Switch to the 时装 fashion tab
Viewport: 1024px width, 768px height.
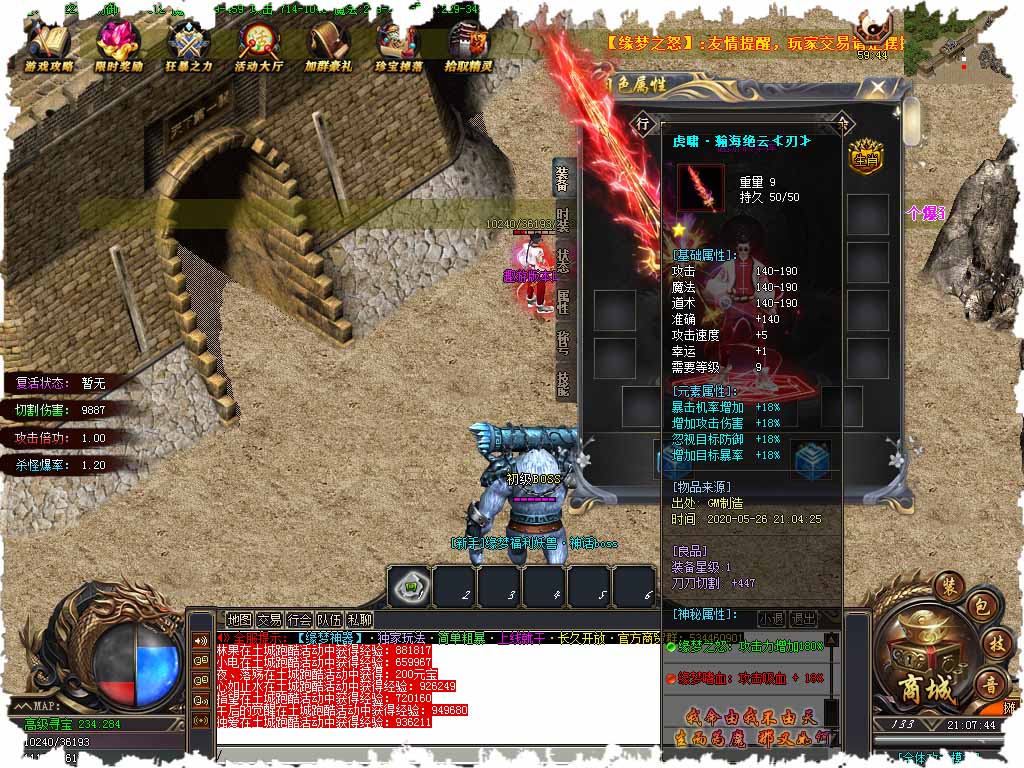563,221
